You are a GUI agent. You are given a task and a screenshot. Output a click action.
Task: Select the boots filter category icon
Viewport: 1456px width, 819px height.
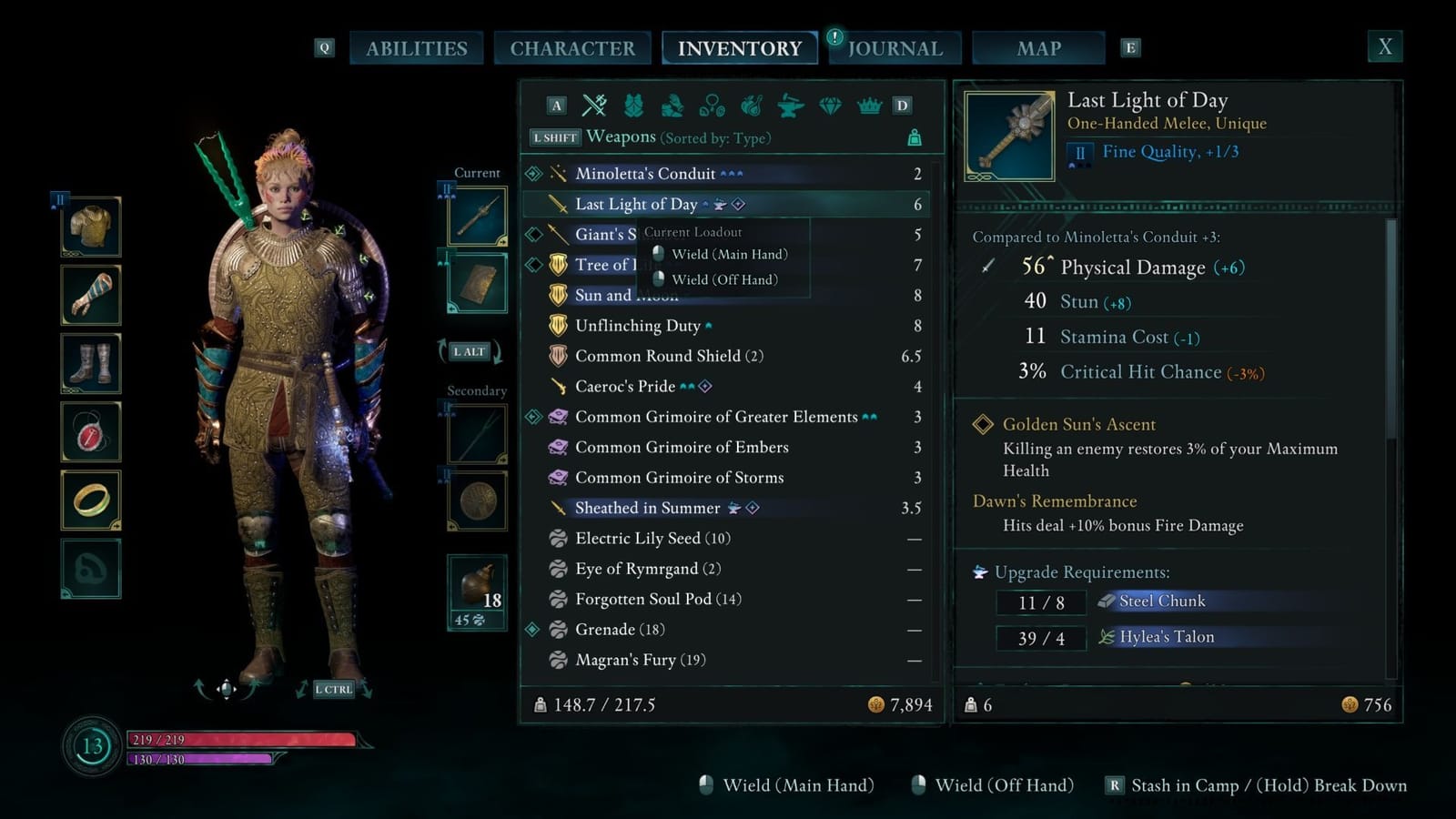[x=674, y=106]
